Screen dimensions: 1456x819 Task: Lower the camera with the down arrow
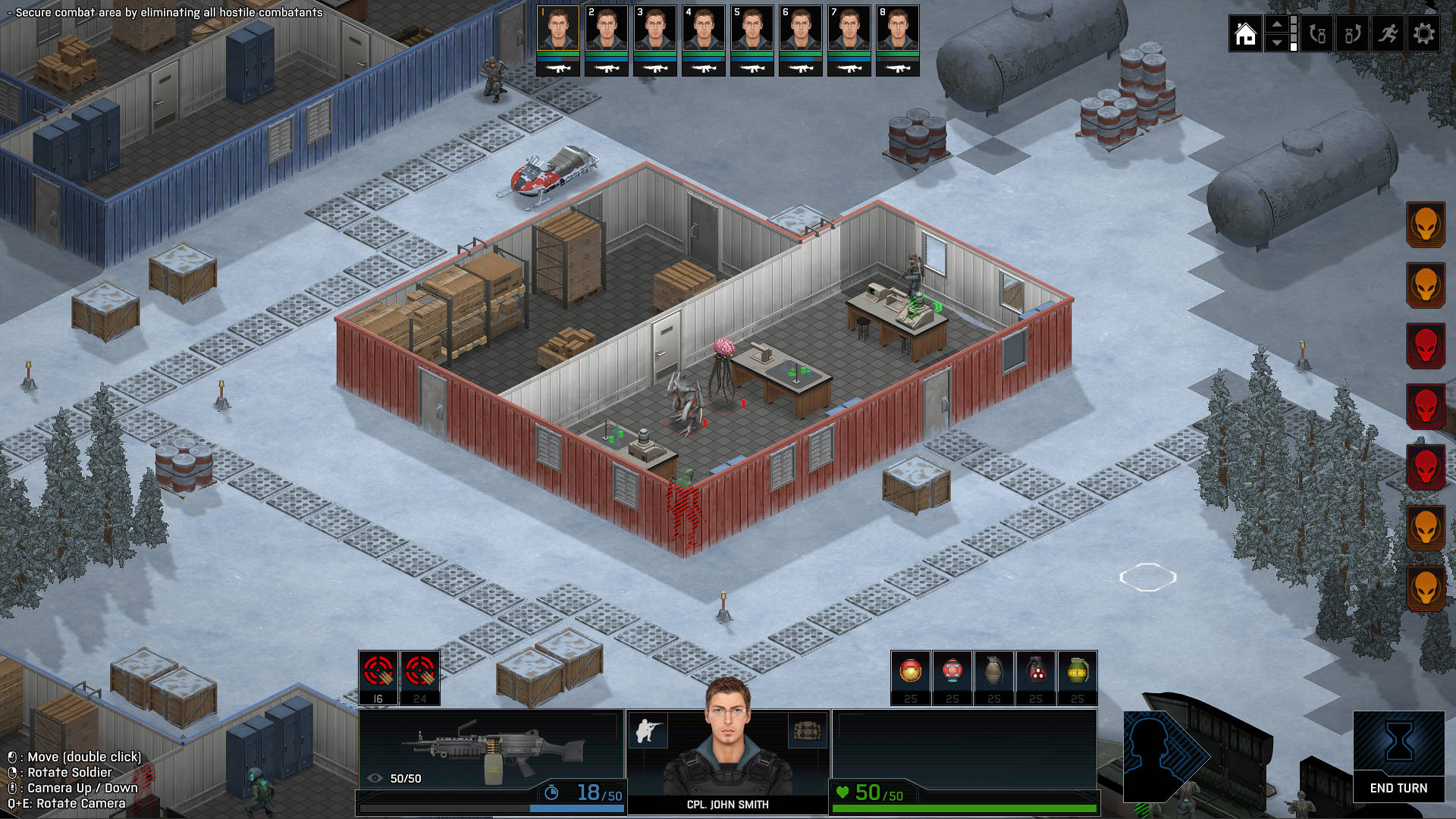1277,43
